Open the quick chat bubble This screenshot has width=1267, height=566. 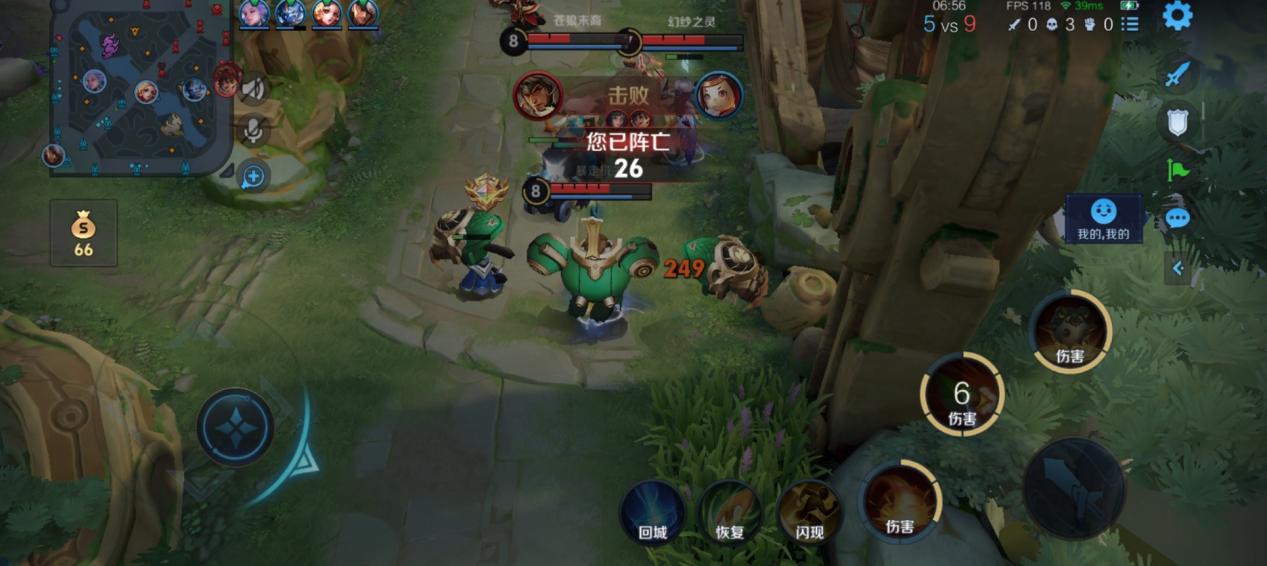click(1177, 218)
